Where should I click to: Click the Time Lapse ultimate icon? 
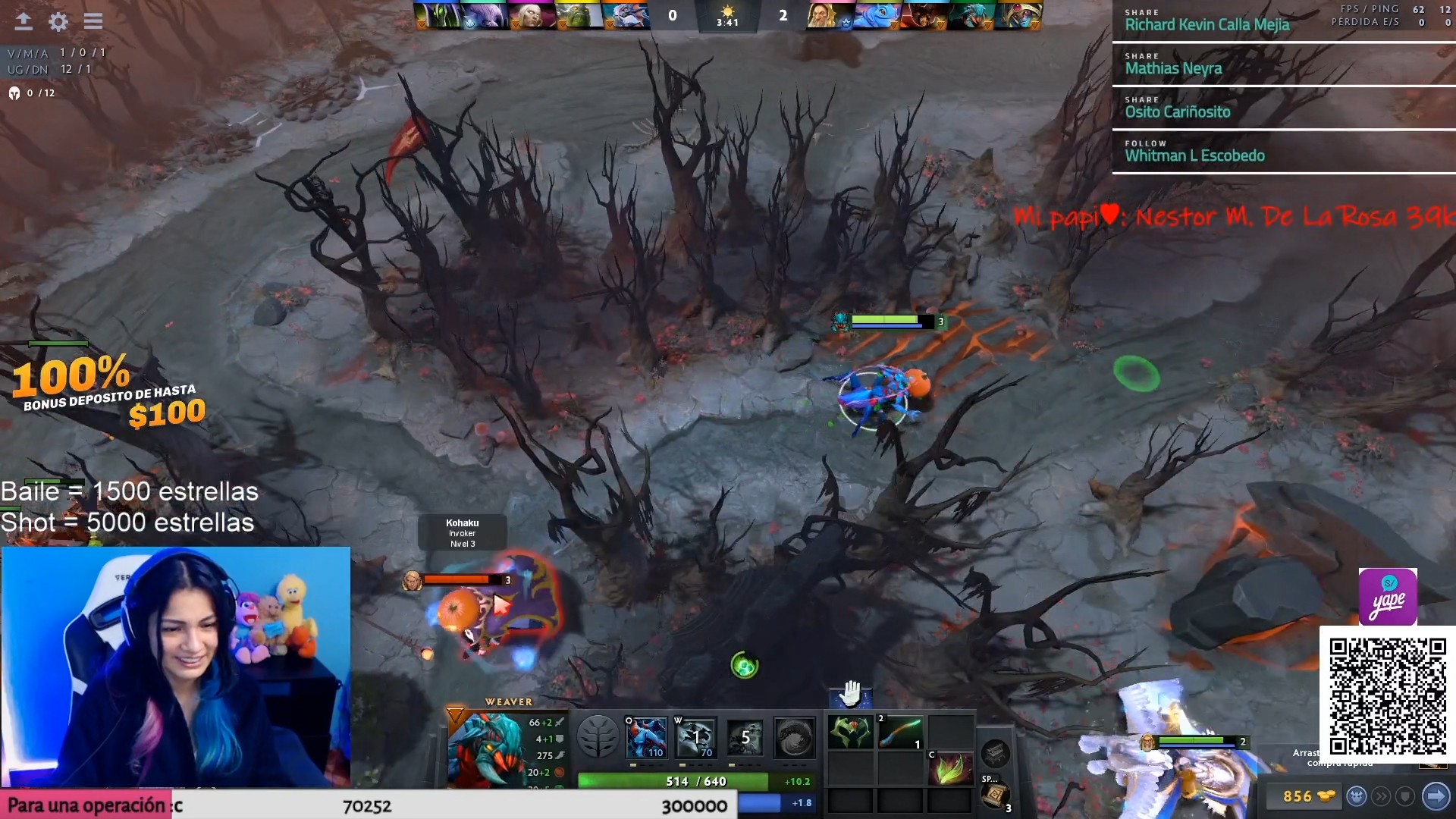(794, 736)
